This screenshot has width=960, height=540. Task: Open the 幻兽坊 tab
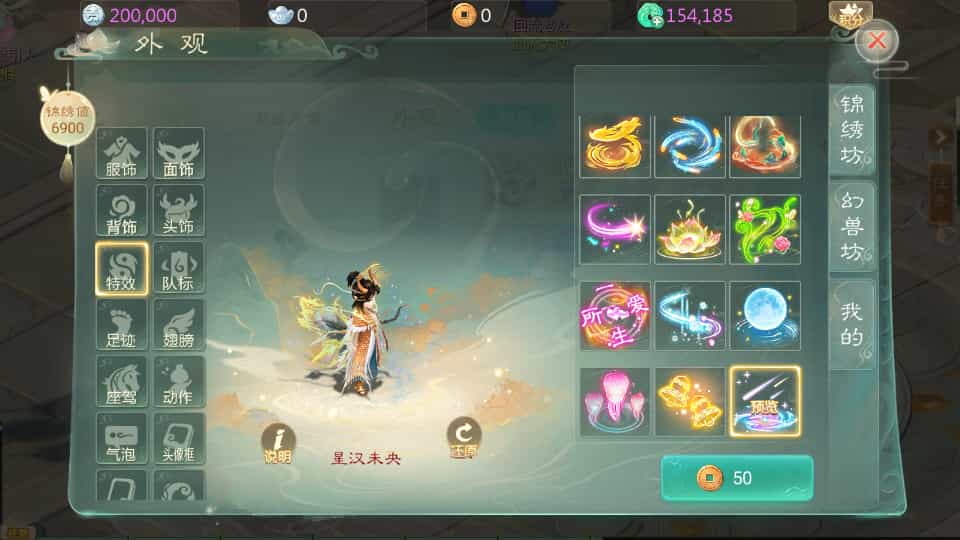(x=851, y=226)
